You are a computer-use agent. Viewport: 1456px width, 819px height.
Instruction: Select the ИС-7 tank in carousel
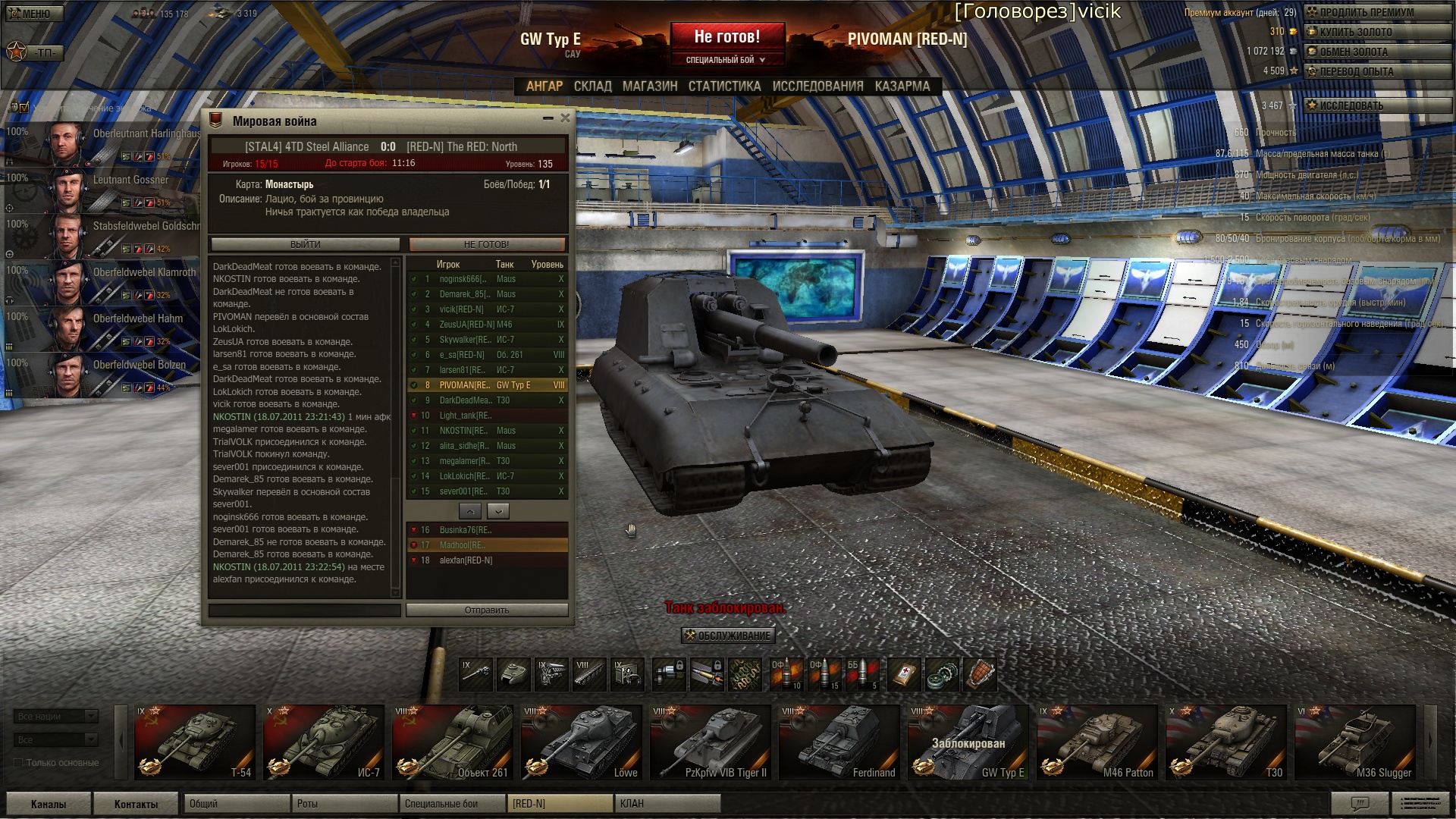324,742
